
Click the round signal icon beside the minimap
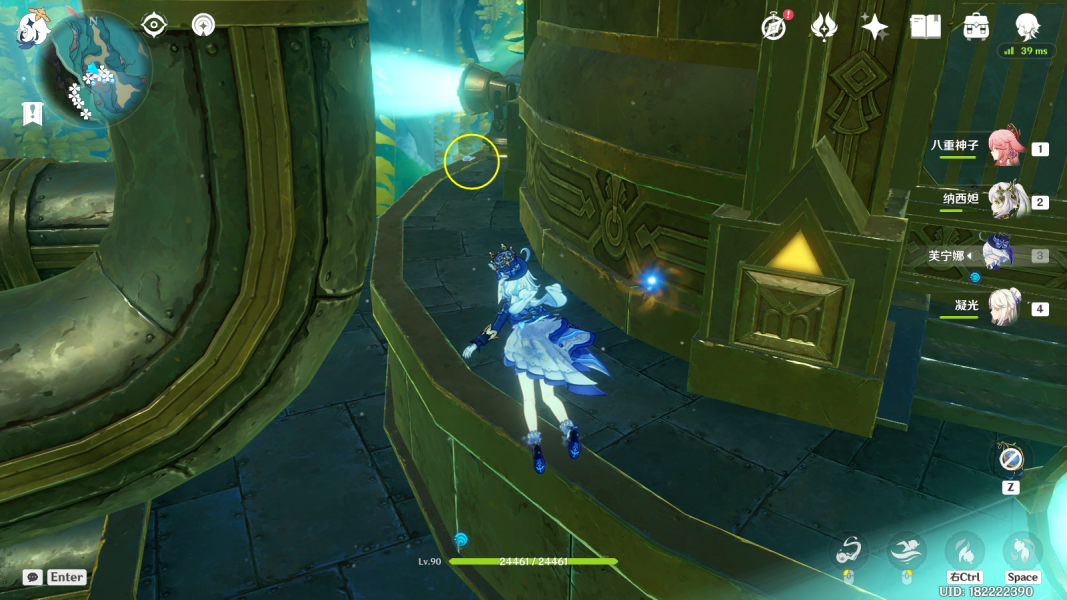coord(203,25)
